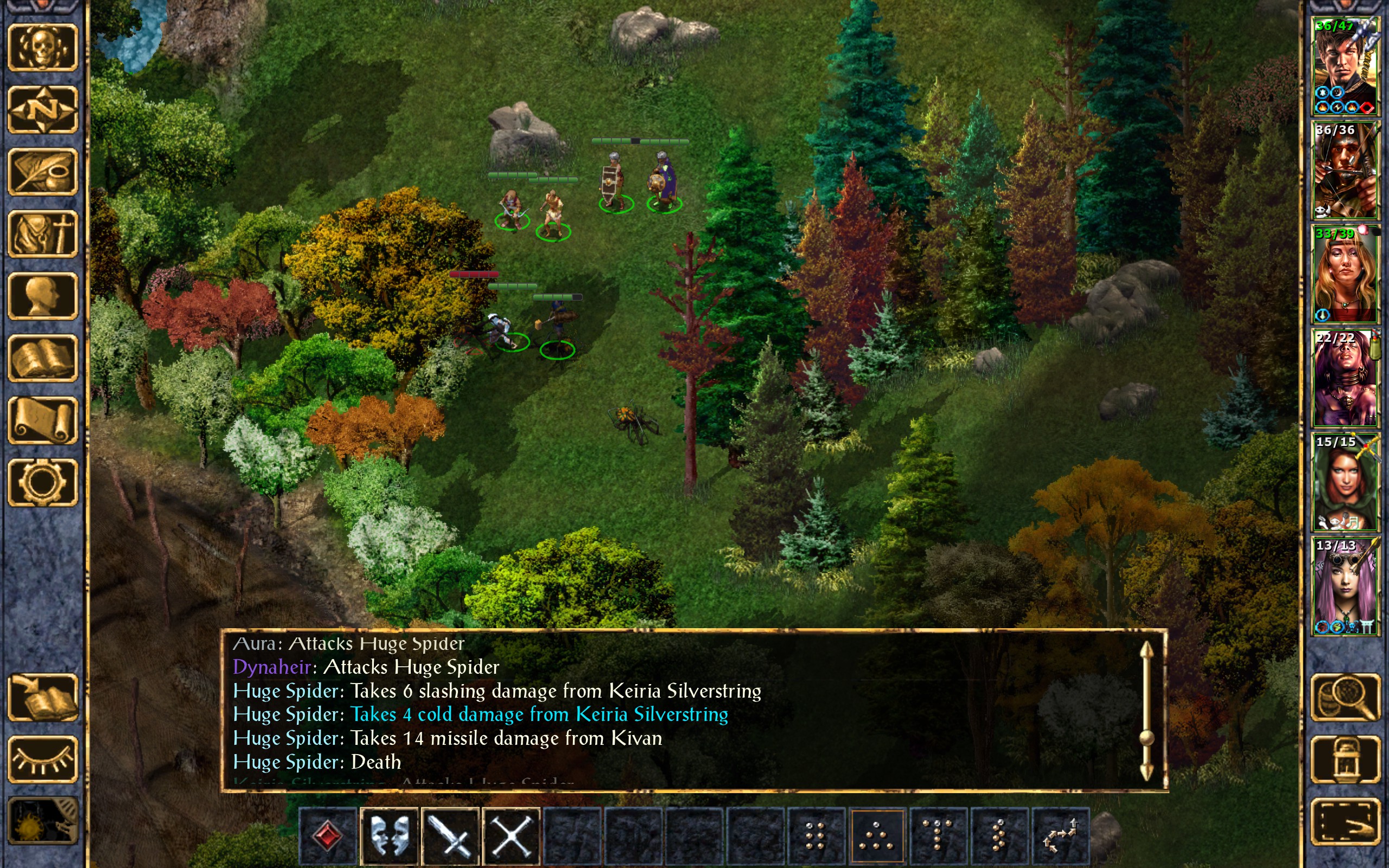
Task: Show the character record head icon
Action: [42, 296]
